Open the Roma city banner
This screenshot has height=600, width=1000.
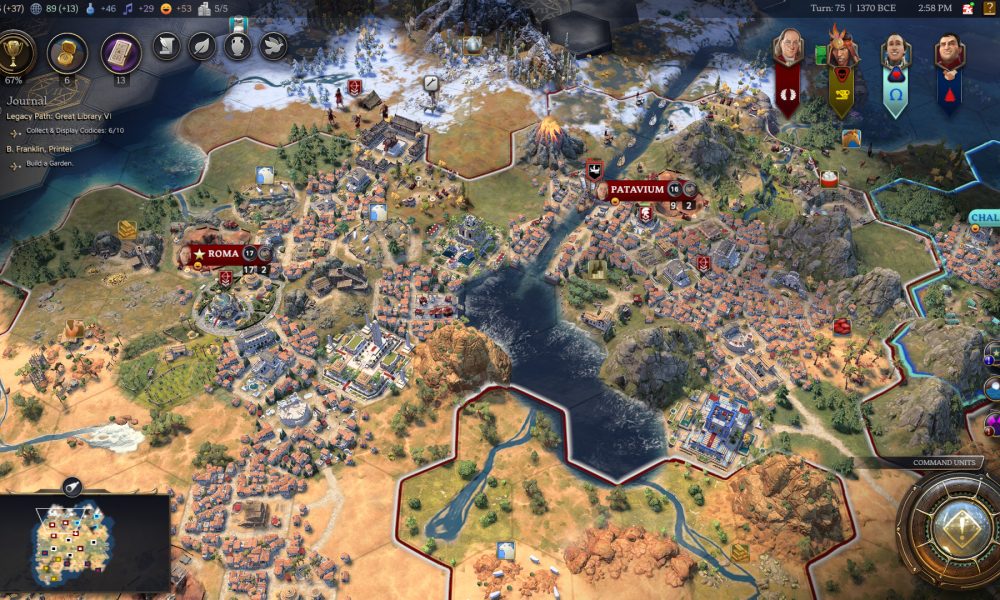tap(223, 253)
